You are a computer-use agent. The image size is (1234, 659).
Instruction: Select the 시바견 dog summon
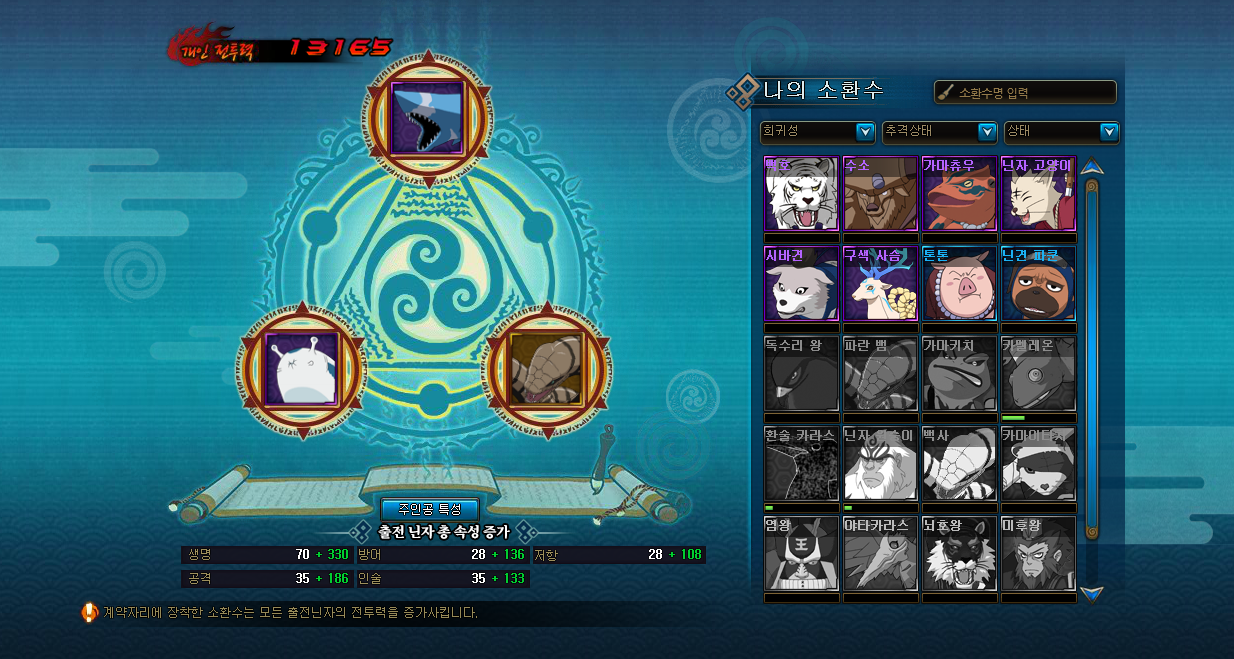tap(801, 284)
